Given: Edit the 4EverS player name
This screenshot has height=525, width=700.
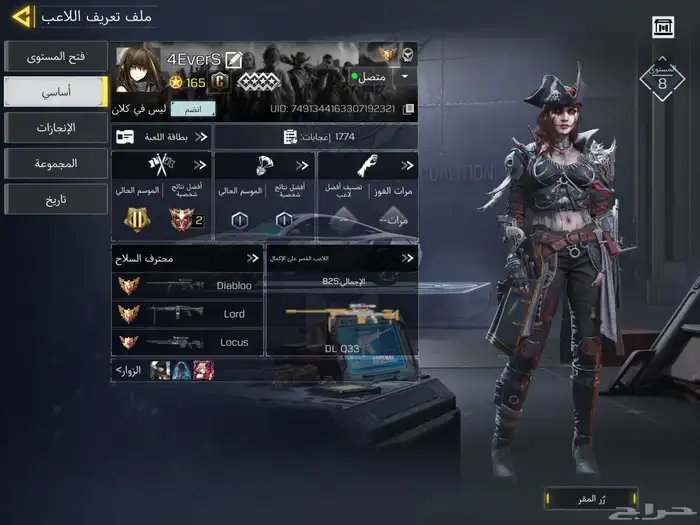Looking at the screenshot, I should point(234,60).
